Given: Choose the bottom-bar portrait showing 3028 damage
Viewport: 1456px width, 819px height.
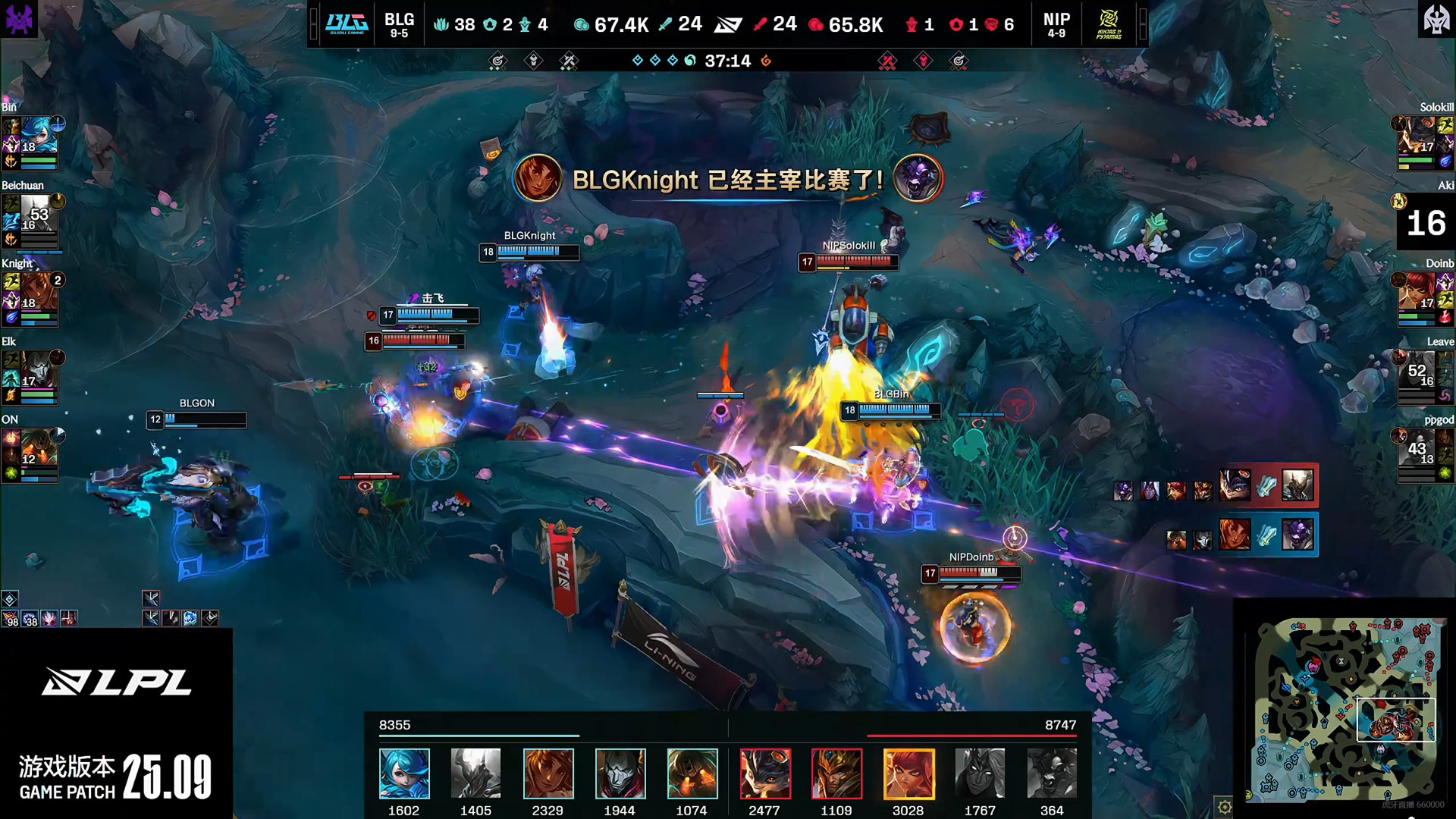Looking at the screenshot, I should pyautogui.click(x=908, y=773).
